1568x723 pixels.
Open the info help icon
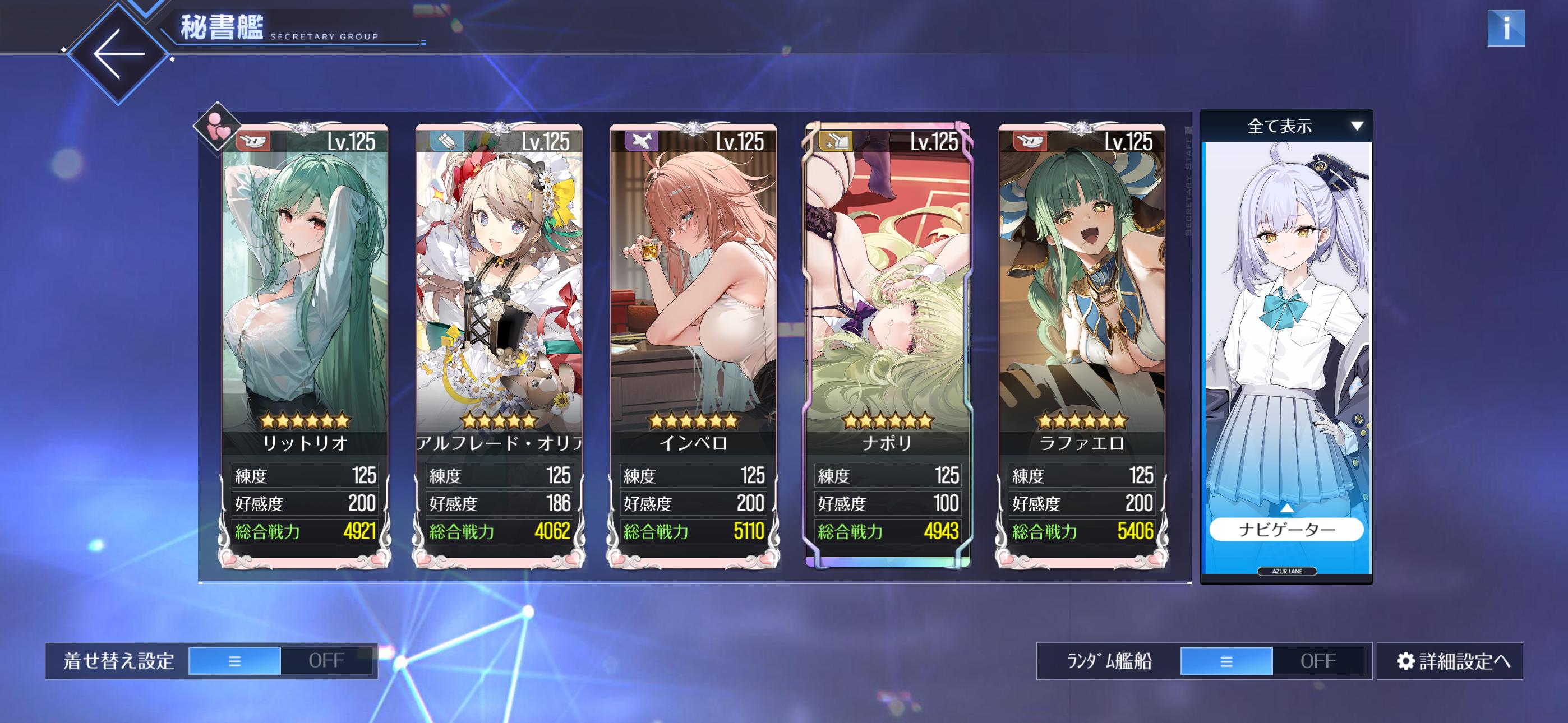pos(1505,28)
